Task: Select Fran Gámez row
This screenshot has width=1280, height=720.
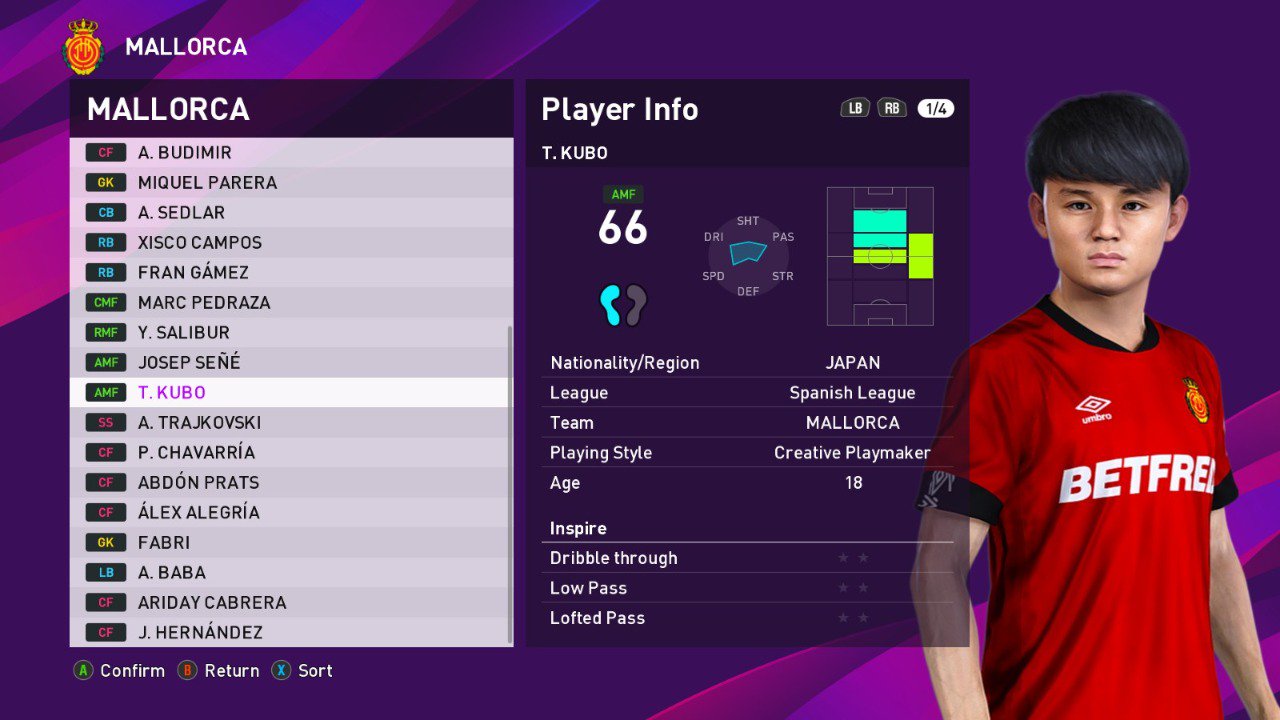Action: (x=290, y=273)
